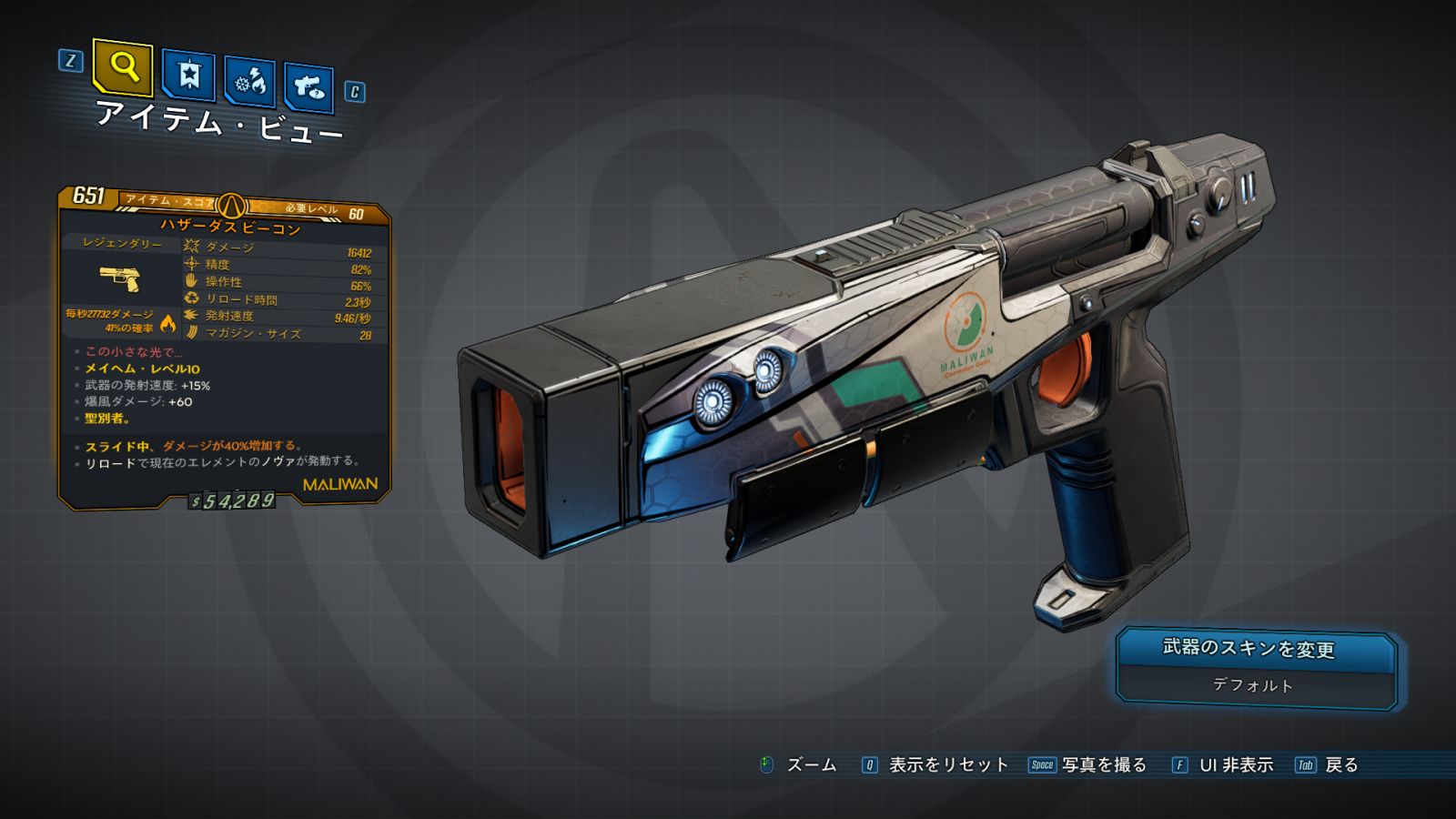Select the デフォルト weapon skin option
This screenshot has height=819, width=1456.
point(1254,685)
